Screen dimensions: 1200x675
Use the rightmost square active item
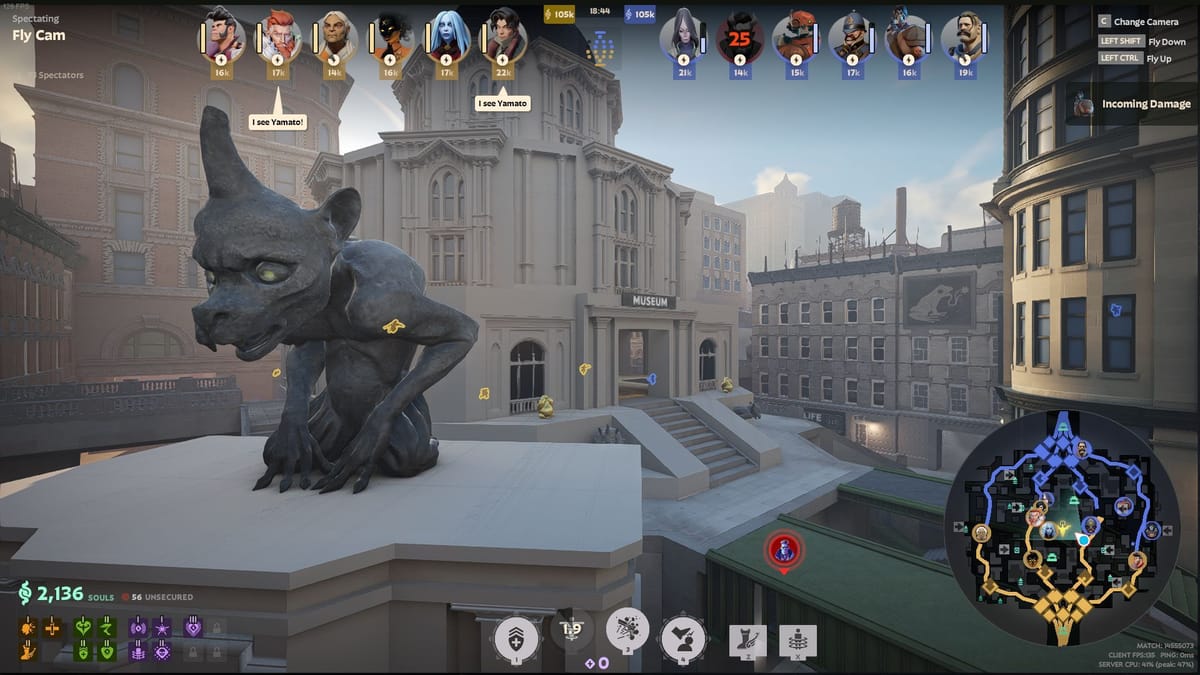pos(798,641)
